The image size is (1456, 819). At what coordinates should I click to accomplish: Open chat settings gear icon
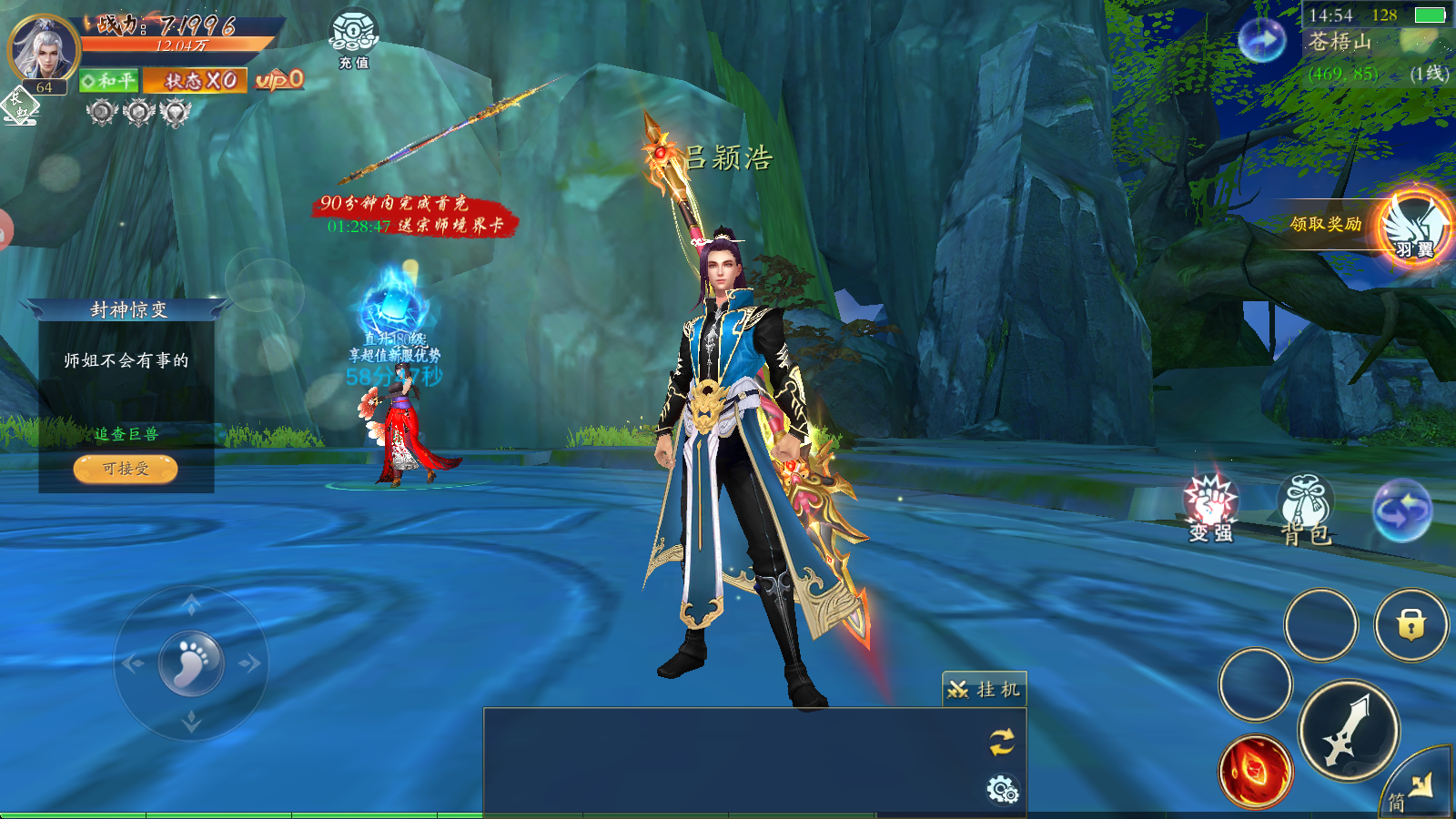(1002, 789)
